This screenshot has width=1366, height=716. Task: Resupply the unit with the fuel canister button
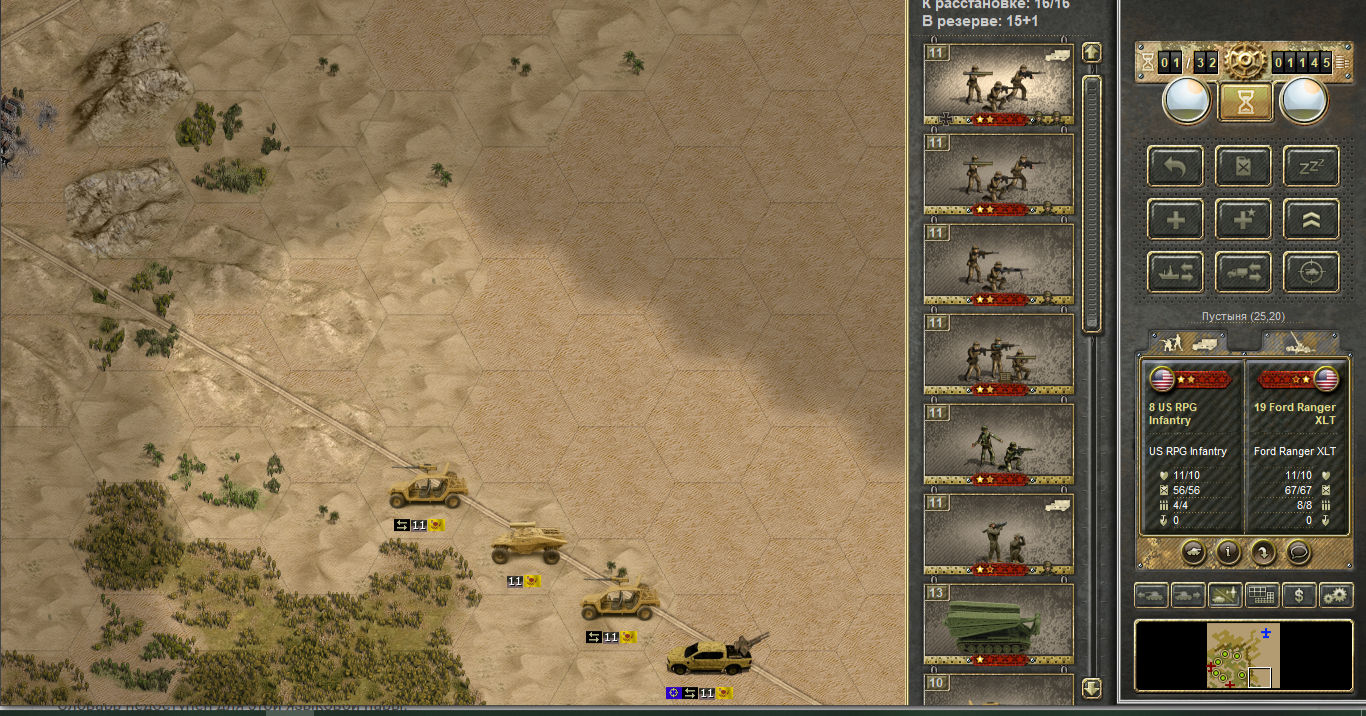pyautogui.click(x=1243, y=166)
